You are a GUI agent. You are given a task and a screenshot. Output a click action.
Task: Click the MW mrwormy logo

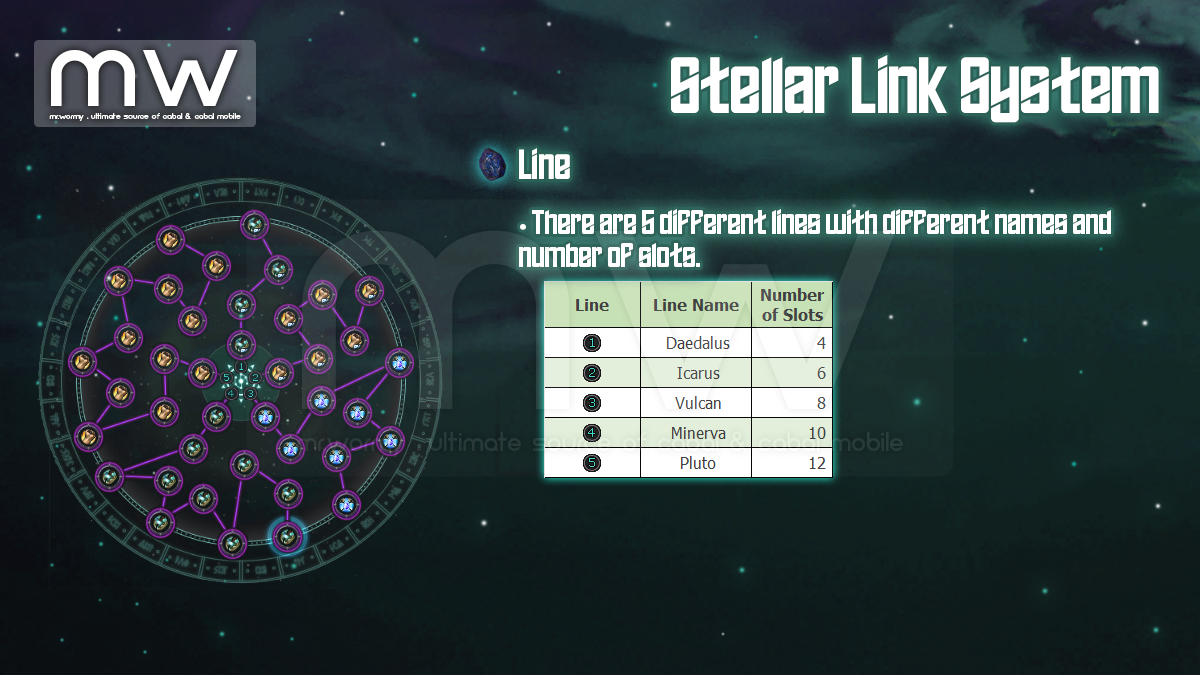point(145,84)
